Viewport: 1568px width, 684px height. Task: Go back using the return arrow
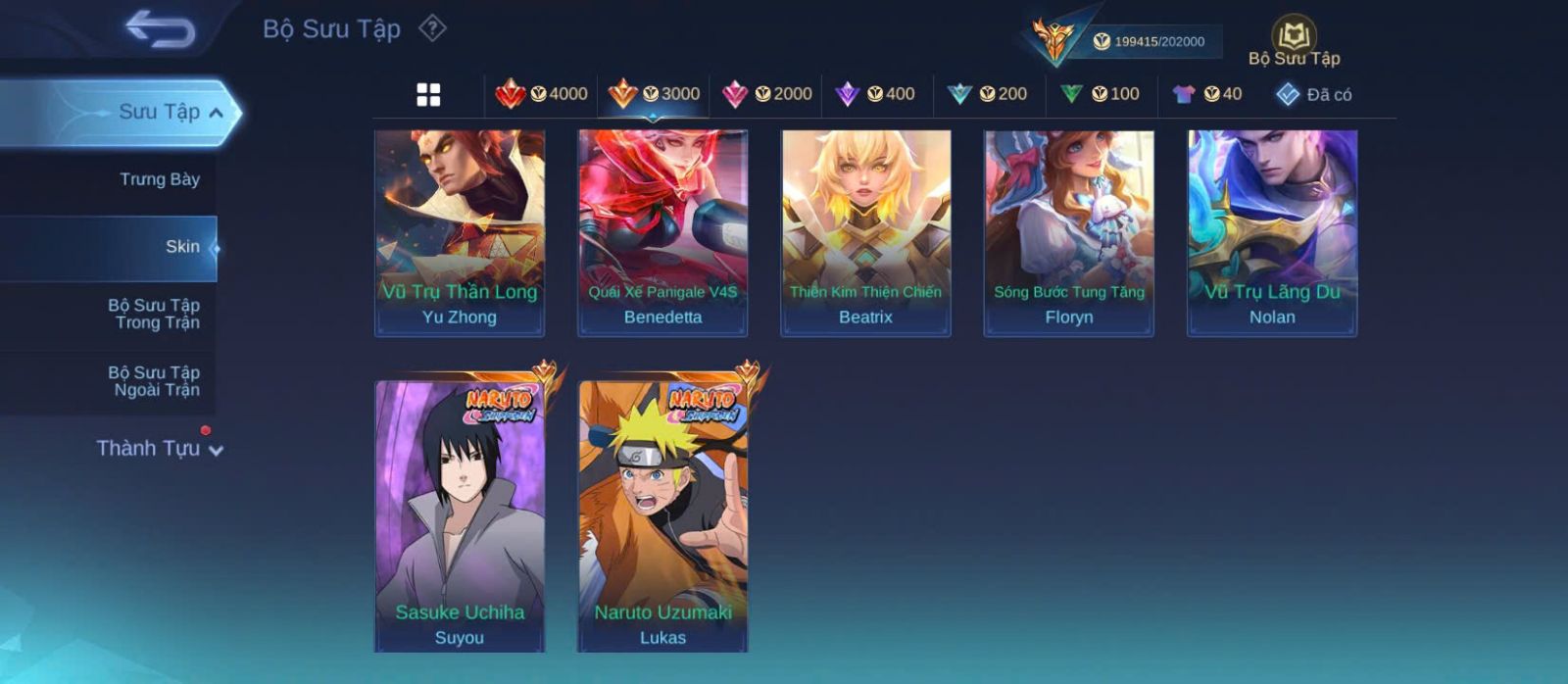pyautogui.click(x=160, y=29)
